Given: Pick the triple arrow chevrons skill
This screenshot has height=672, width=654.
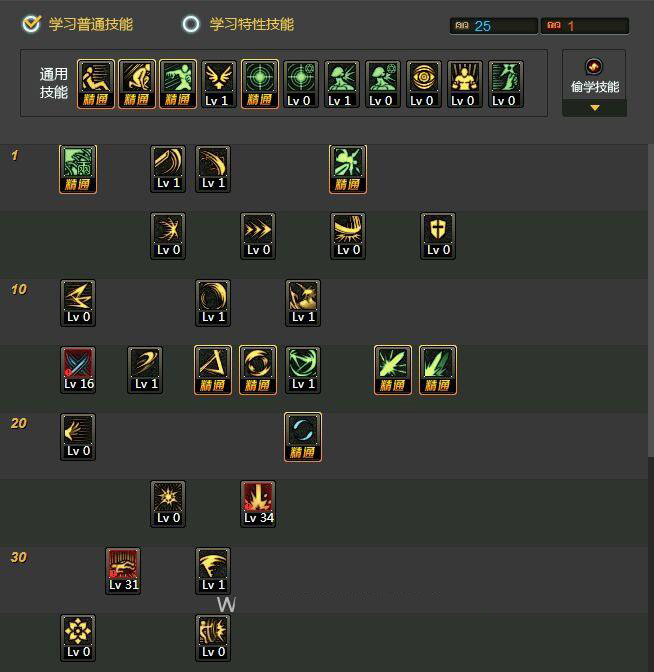Looking at the screenshot, I should click(x=258, y=236).
